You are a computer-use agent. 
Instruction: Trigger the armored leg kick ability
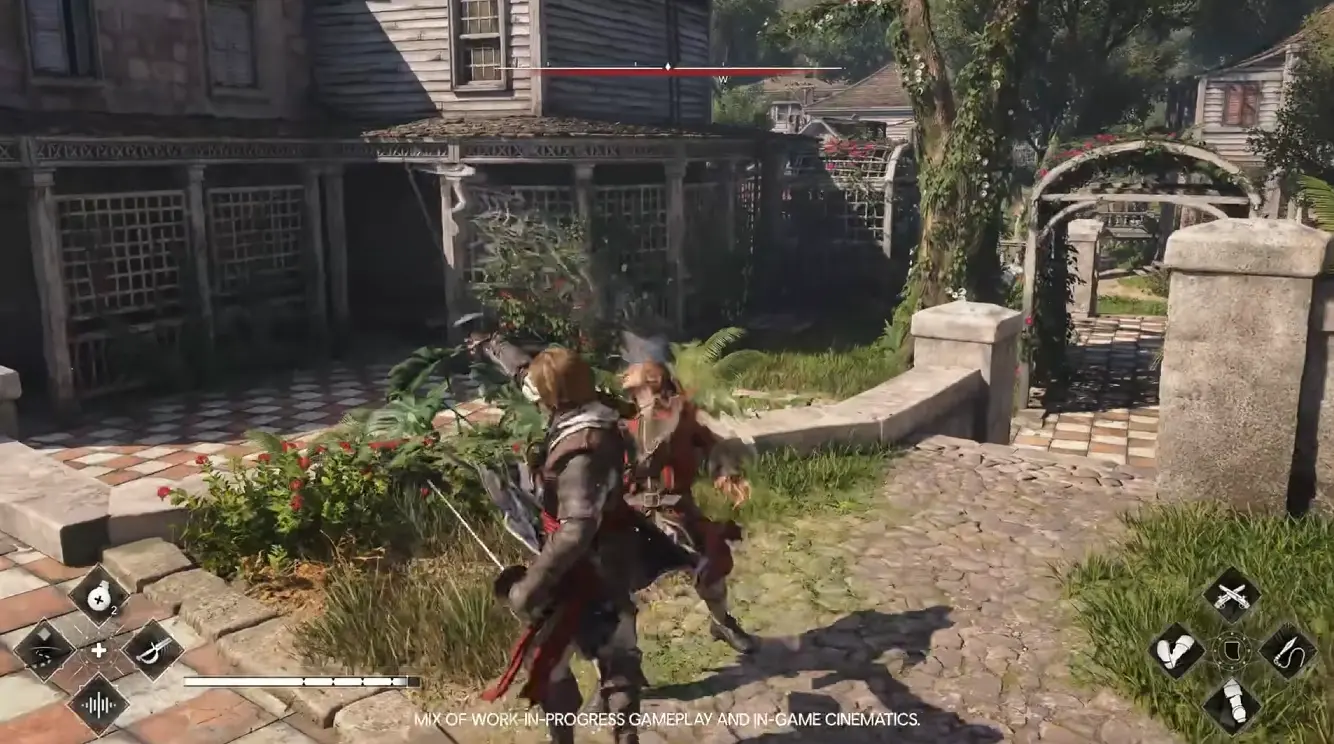(x=1231, y=705)
